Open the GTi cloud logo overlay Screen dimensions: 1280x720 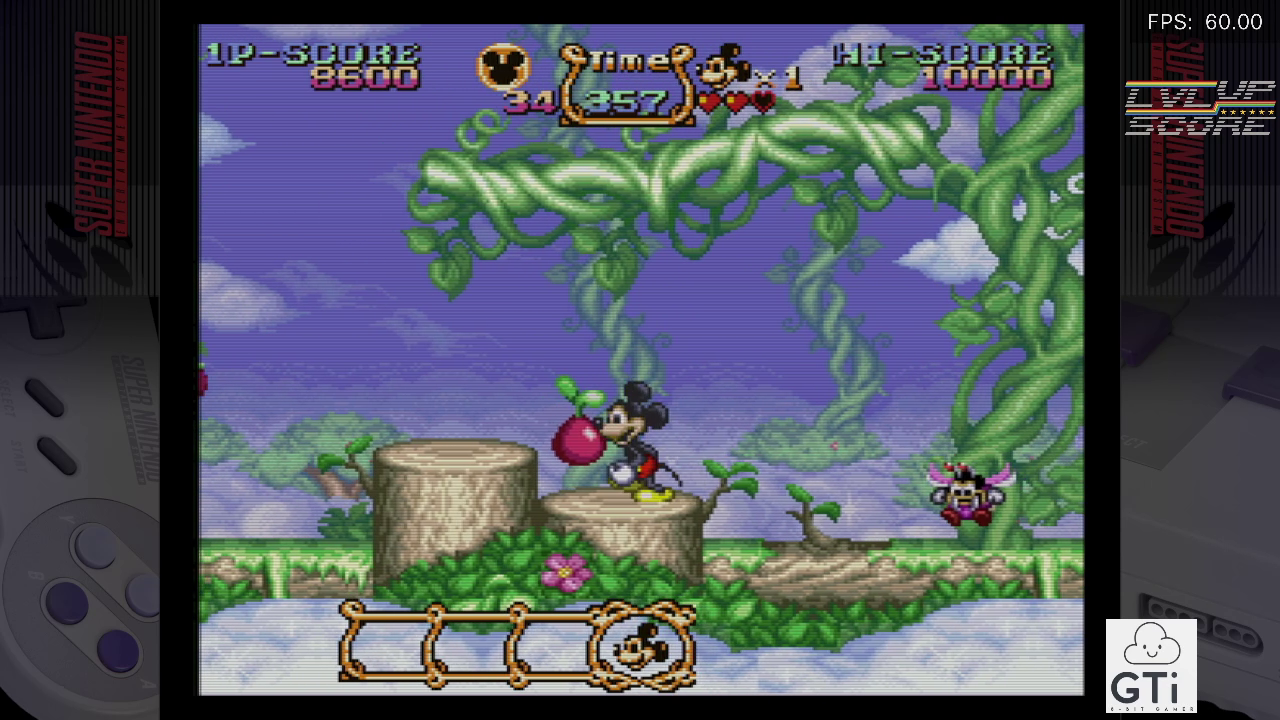[1151, 664]
